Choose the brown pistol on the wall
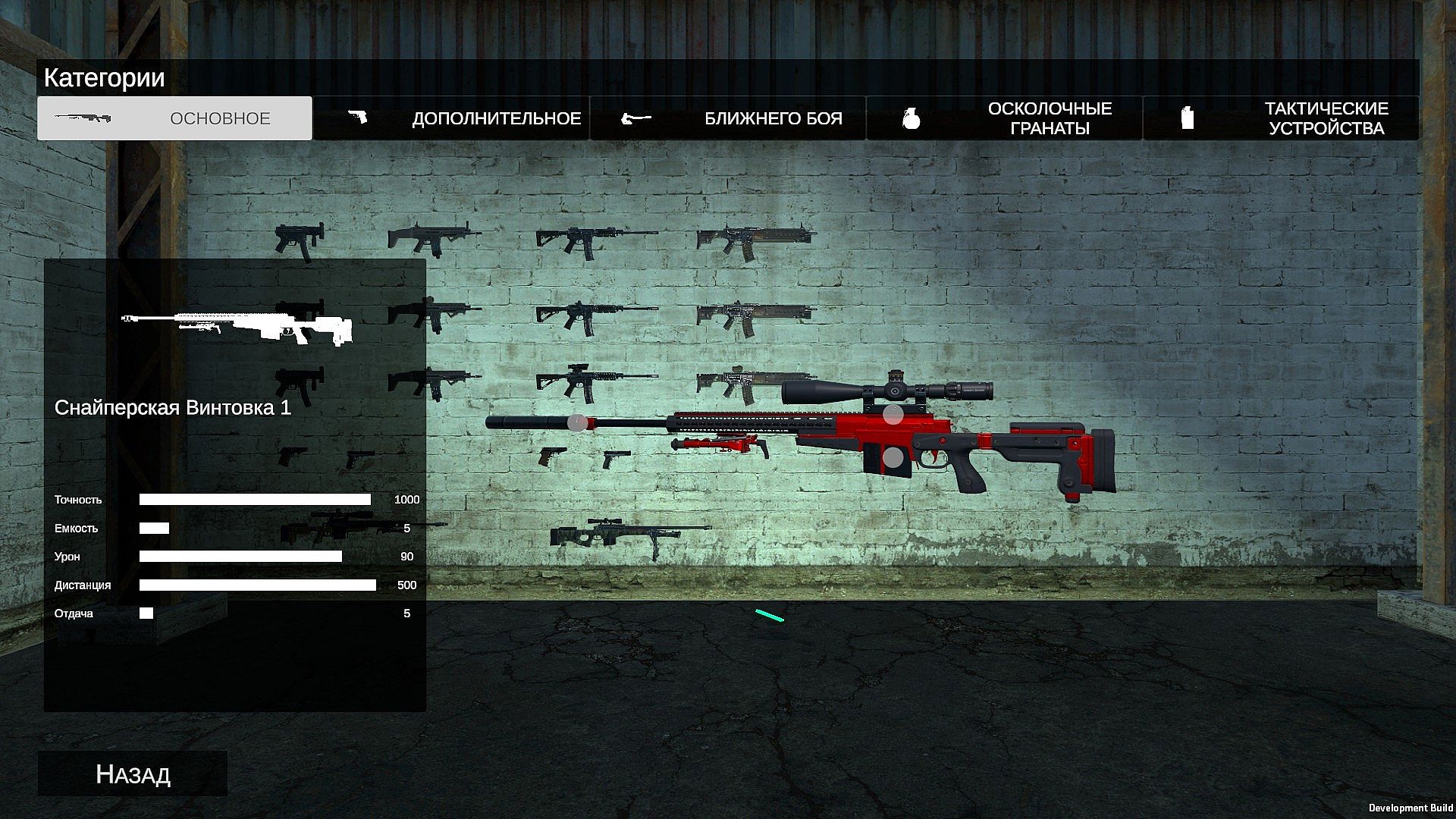Viewport: 1456px width, 819px height. [551, 457]
